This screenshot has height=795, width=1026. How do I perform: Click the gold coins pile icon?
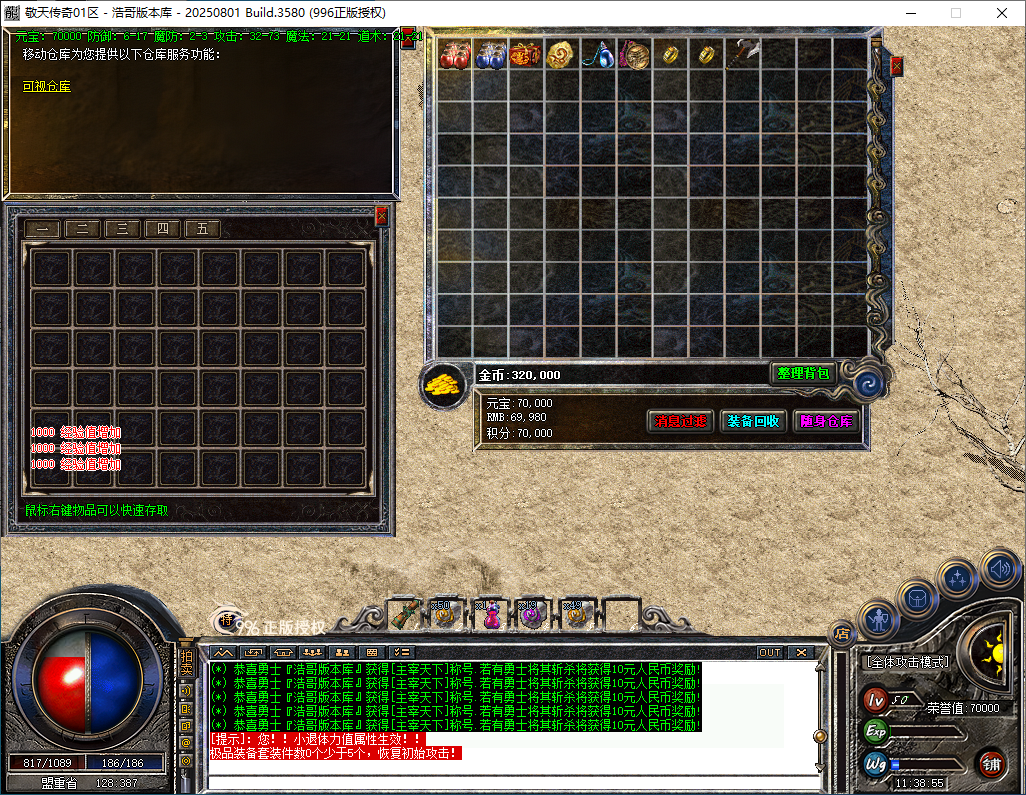[x=442, y=383]
